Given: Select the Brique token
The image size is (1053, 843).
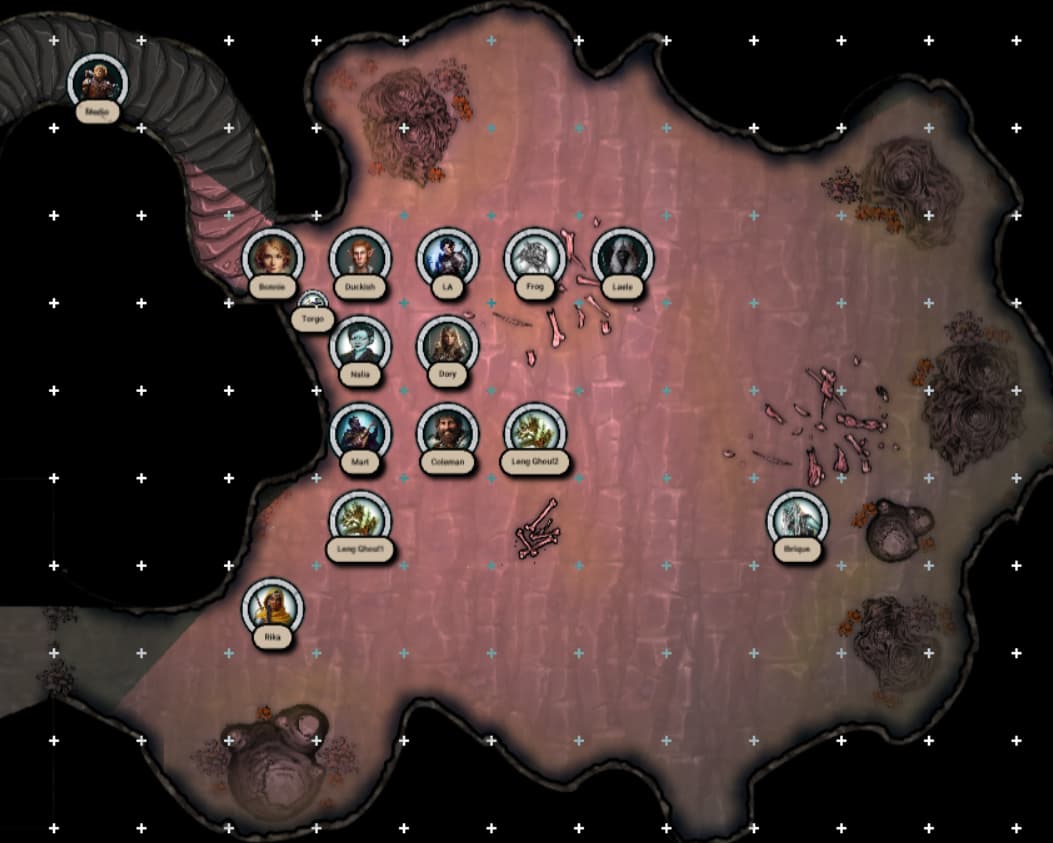Looking at the screenshot, I should 797,520.
